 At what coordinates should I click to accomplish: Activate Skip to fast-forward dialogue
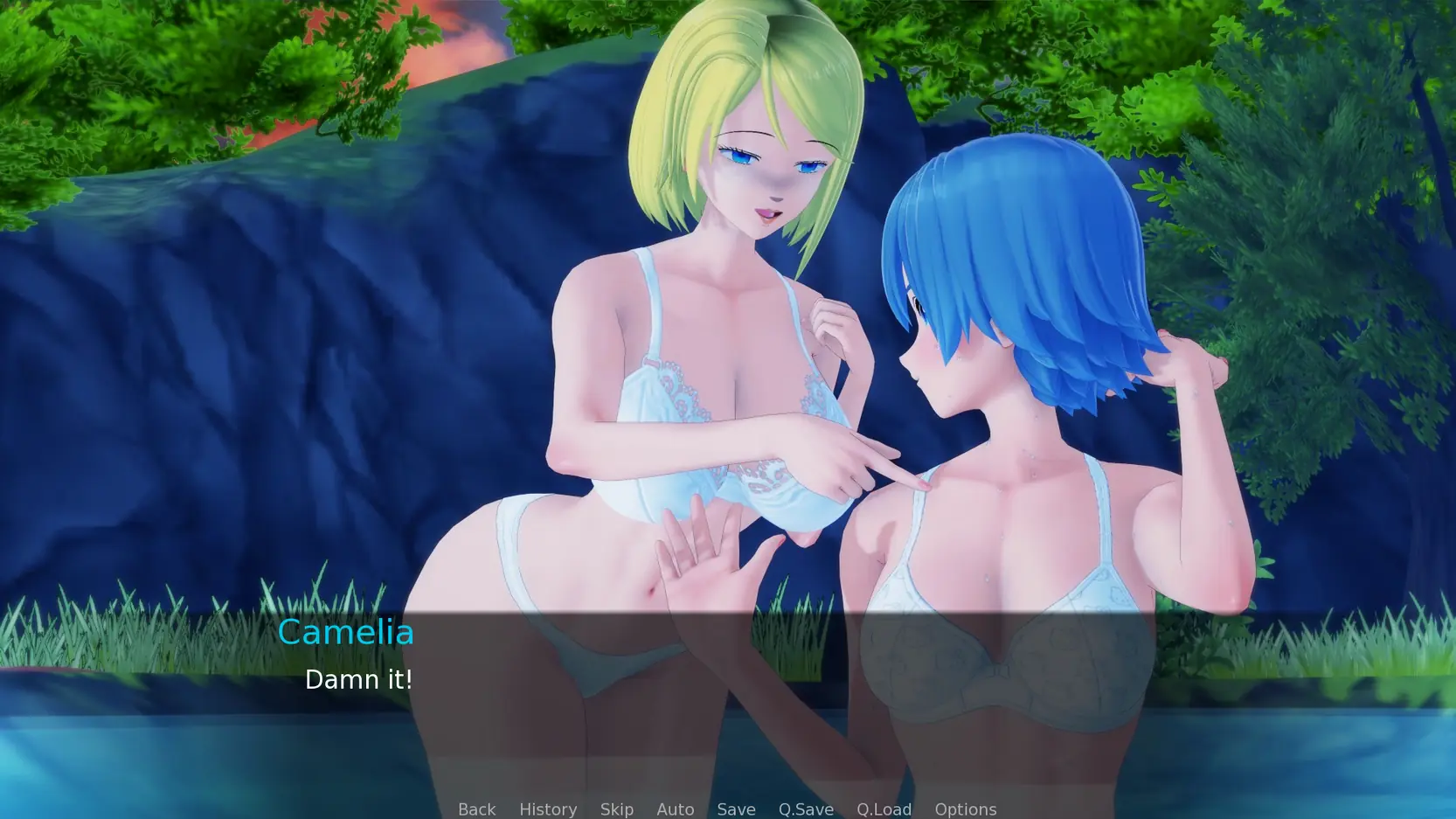616,809
